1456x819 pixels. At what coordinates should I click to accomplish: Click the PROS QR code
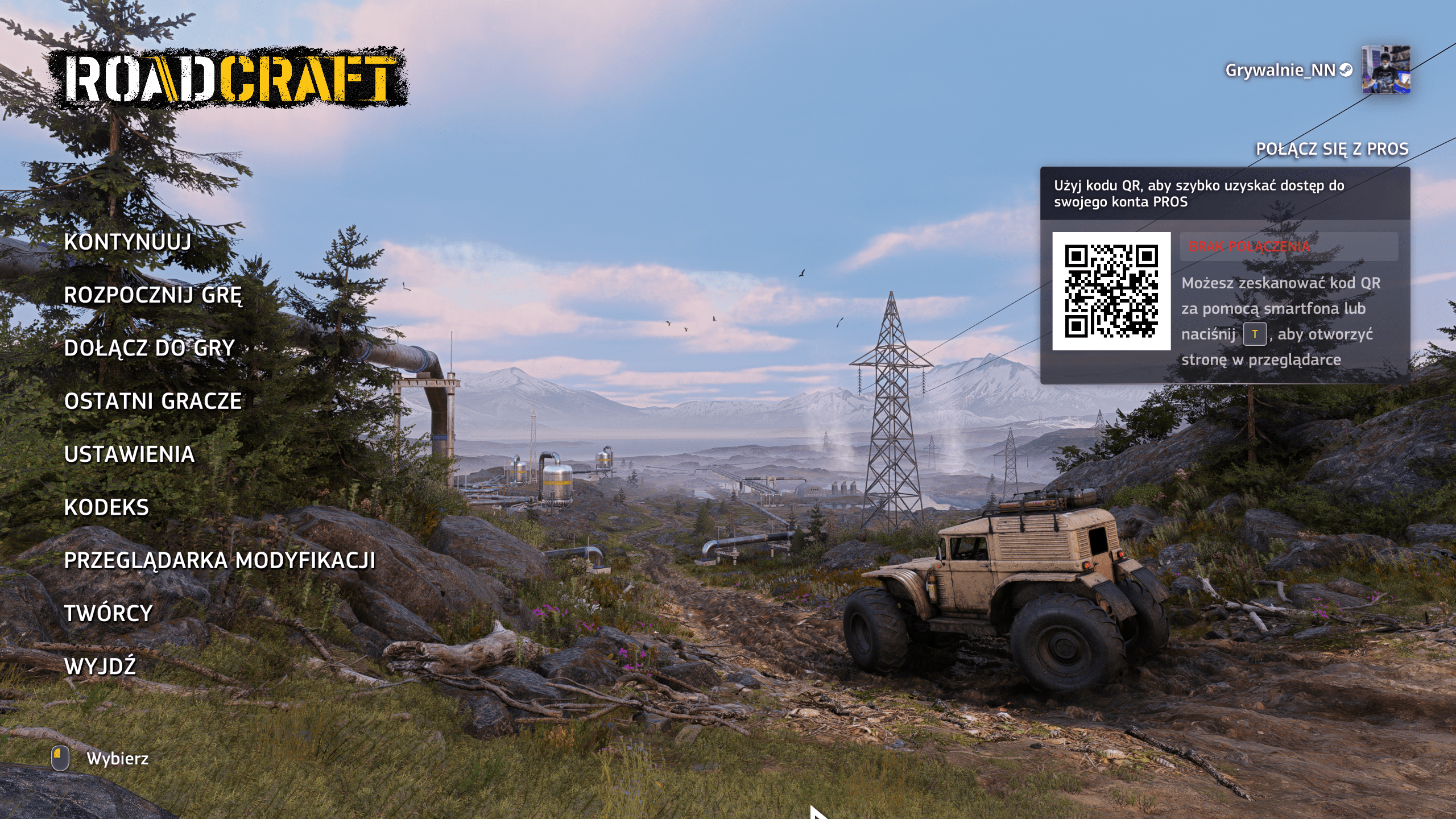click(x=1111, y=291)
